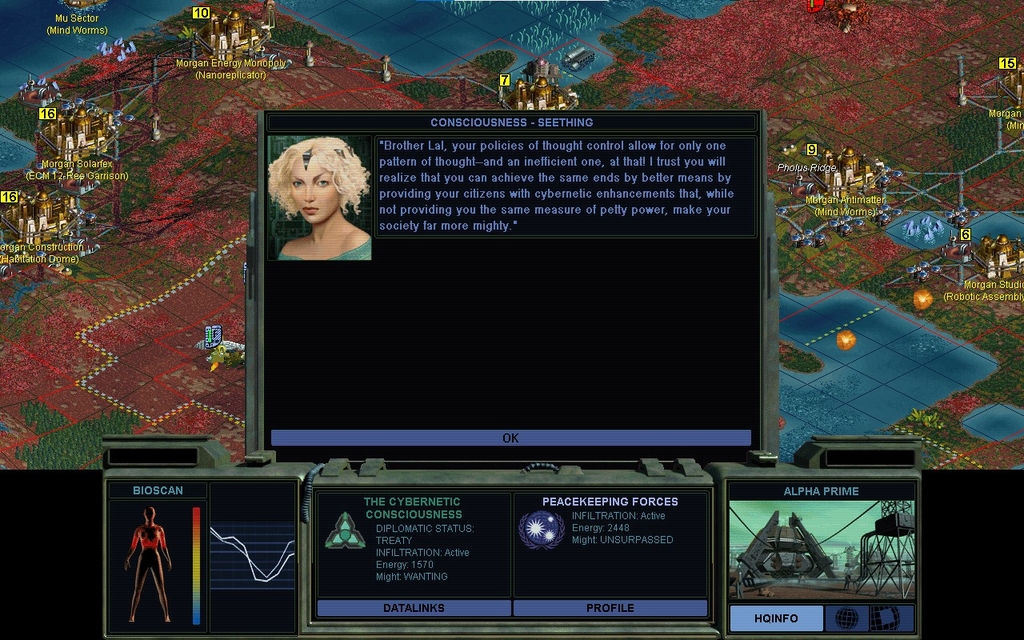
Task: Select the HQINFO tab
Action: pyautogui.click(x=776, y=618)
